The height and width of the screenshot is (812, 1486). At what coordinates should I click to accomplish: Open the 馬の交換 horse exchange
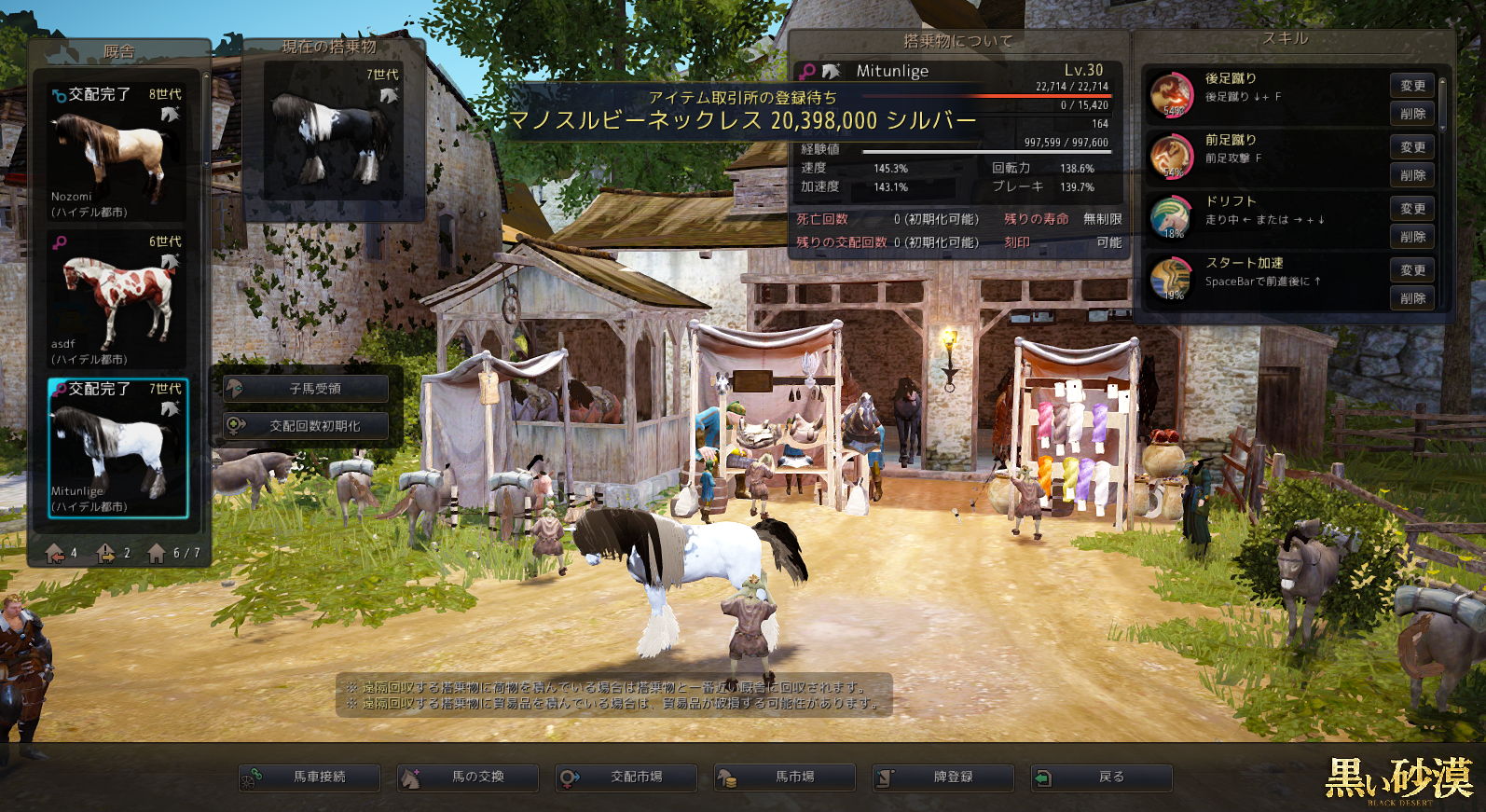[x=468, y=777]
